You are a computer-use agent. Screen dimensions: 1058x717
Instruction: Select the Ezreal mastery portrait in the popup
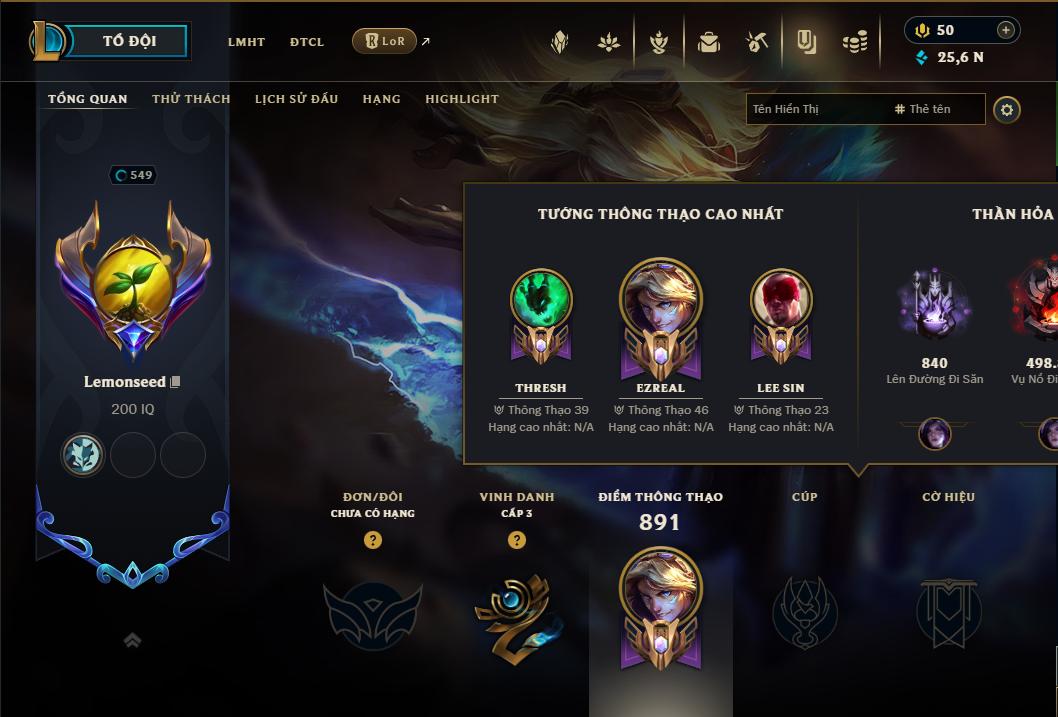(x=660, y=300)
